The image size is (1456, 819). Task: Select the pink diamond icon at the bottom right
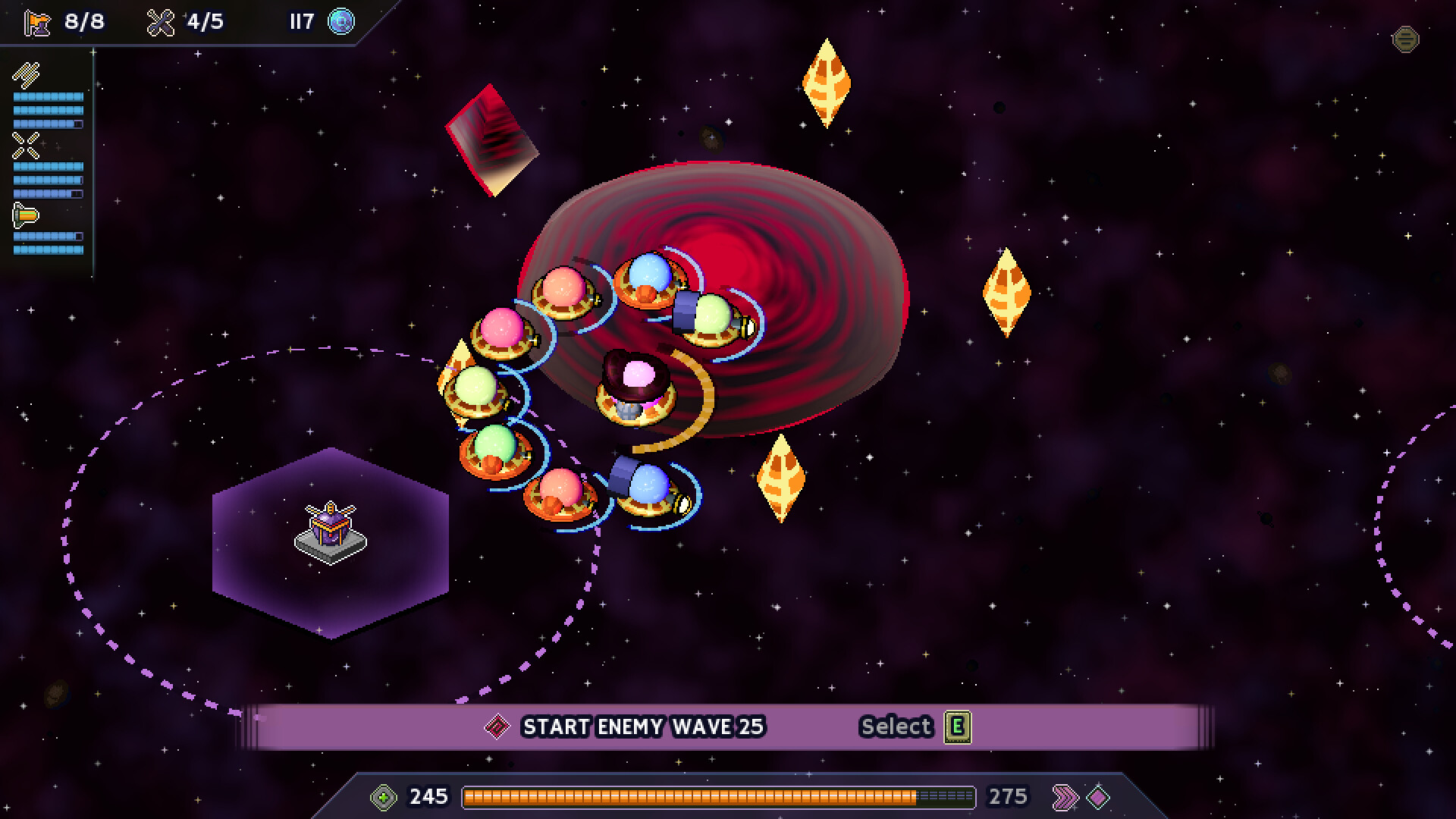point(1098,796)
